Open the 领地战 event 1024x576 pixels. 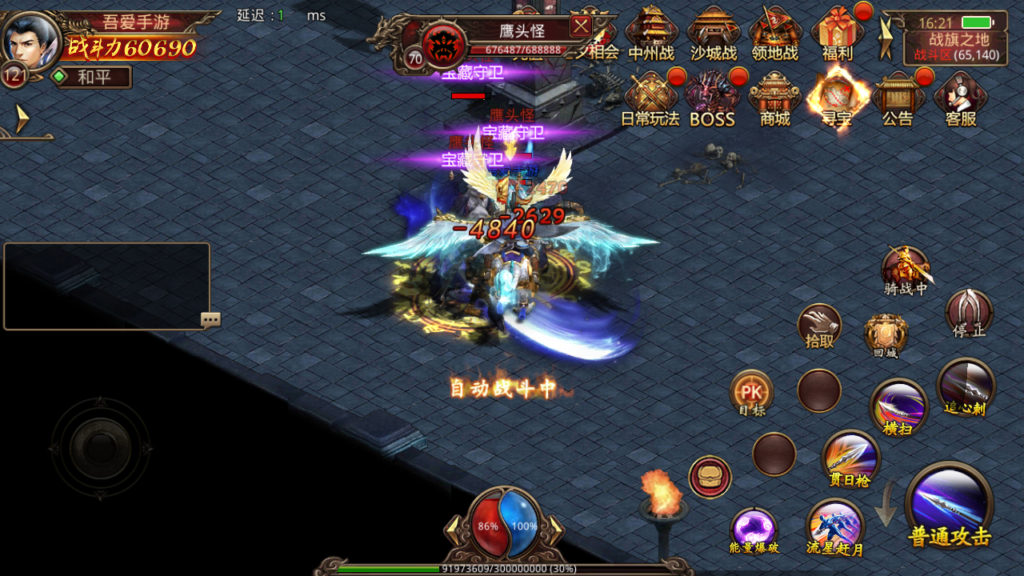coord(775,32)
